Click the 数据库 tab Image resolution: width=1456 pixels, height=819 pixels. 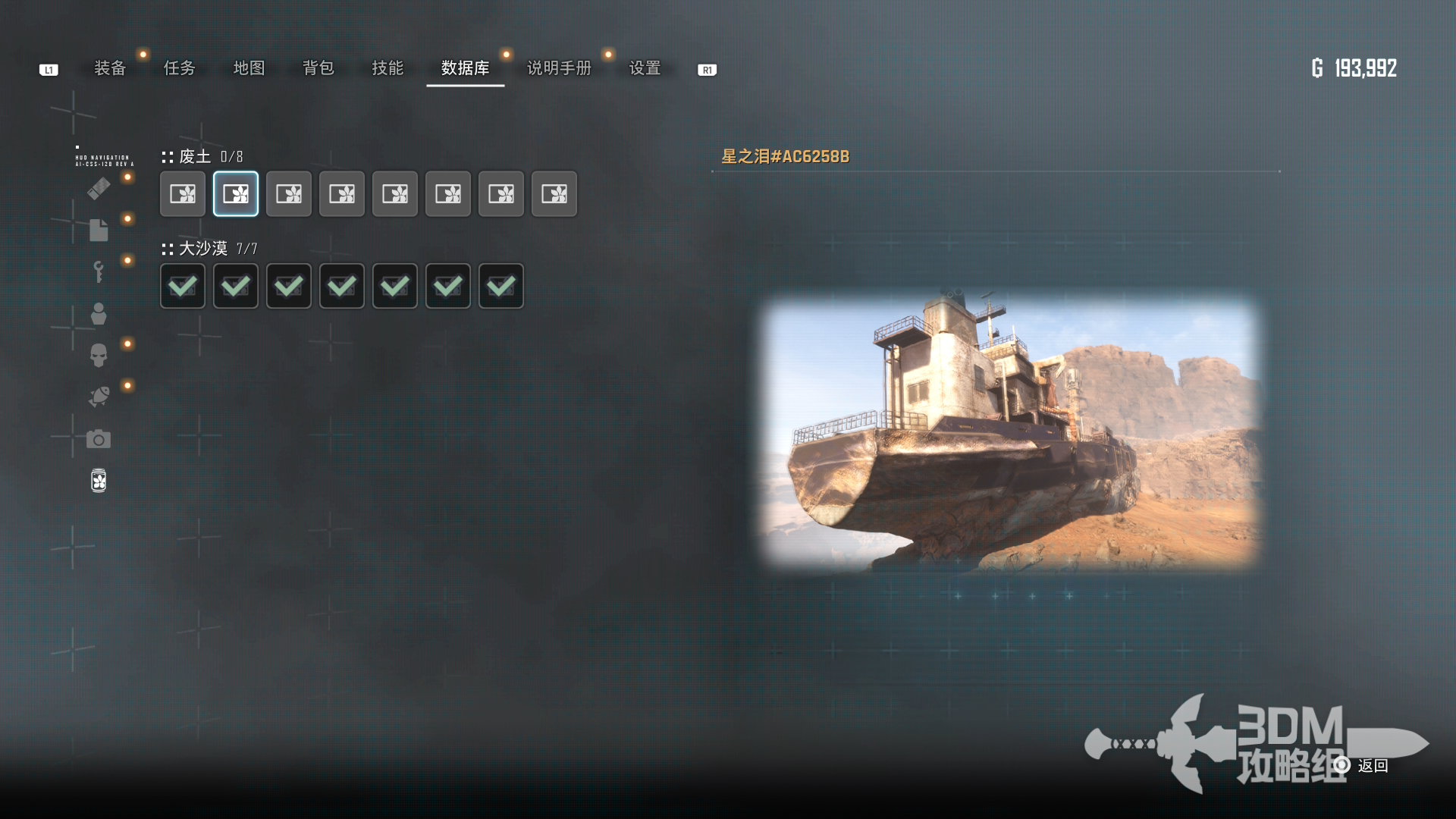[465, 68]
